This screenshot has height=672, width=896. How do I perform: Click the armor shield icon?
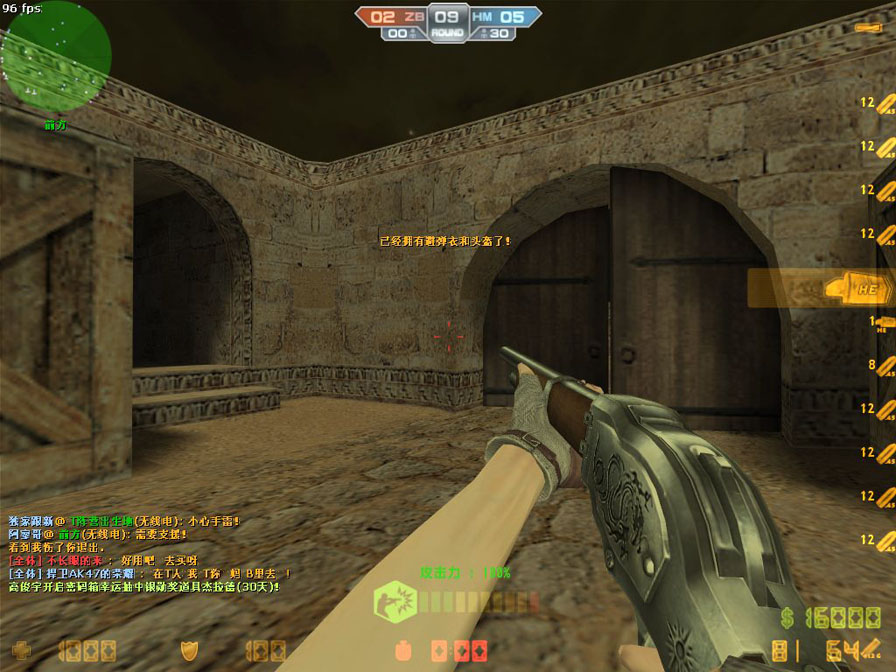(x=187, y=650)
